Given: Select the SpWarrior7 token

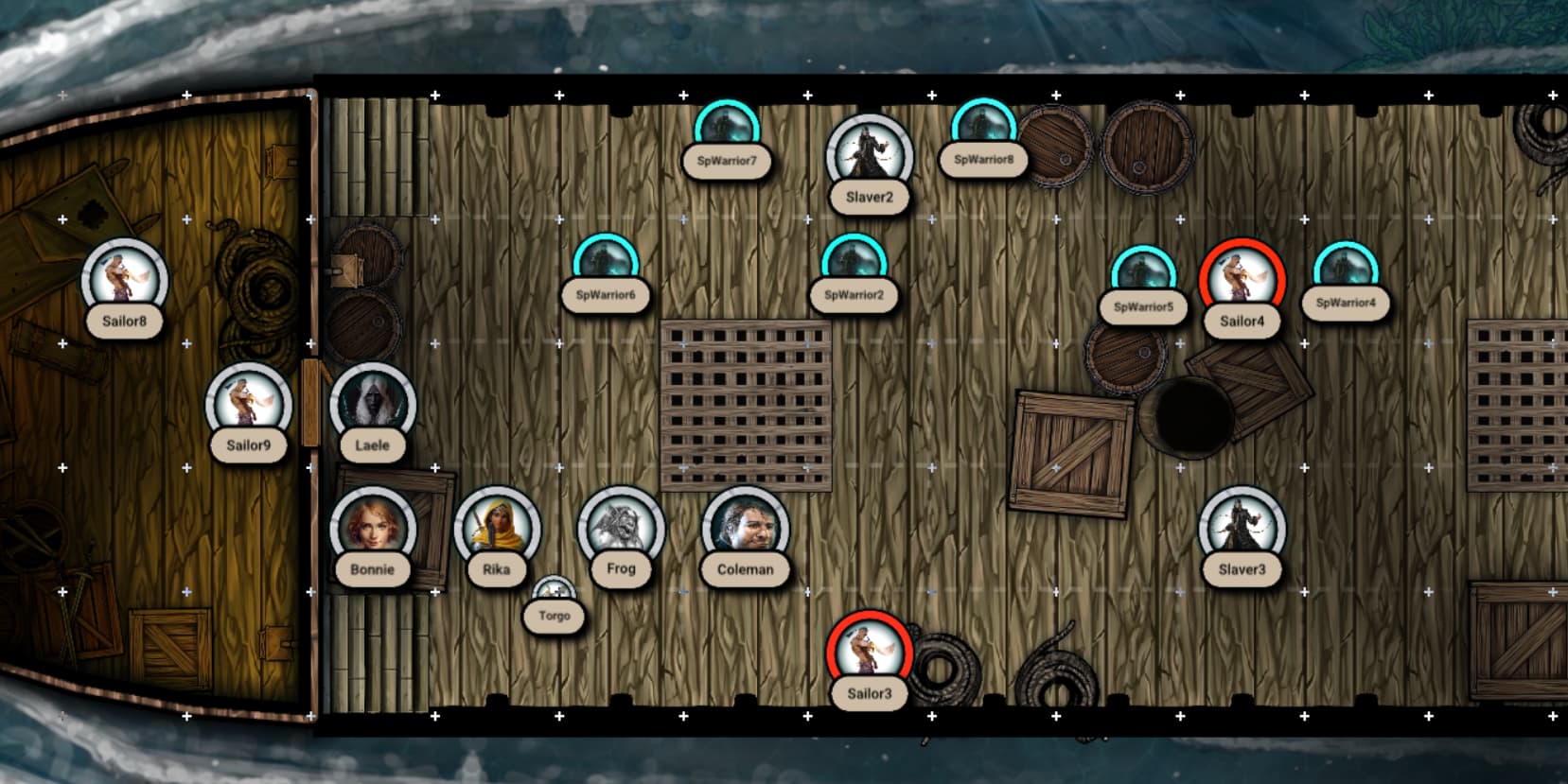Looking at the screenshot, I should pyautogui.click(x=727, y=130).
